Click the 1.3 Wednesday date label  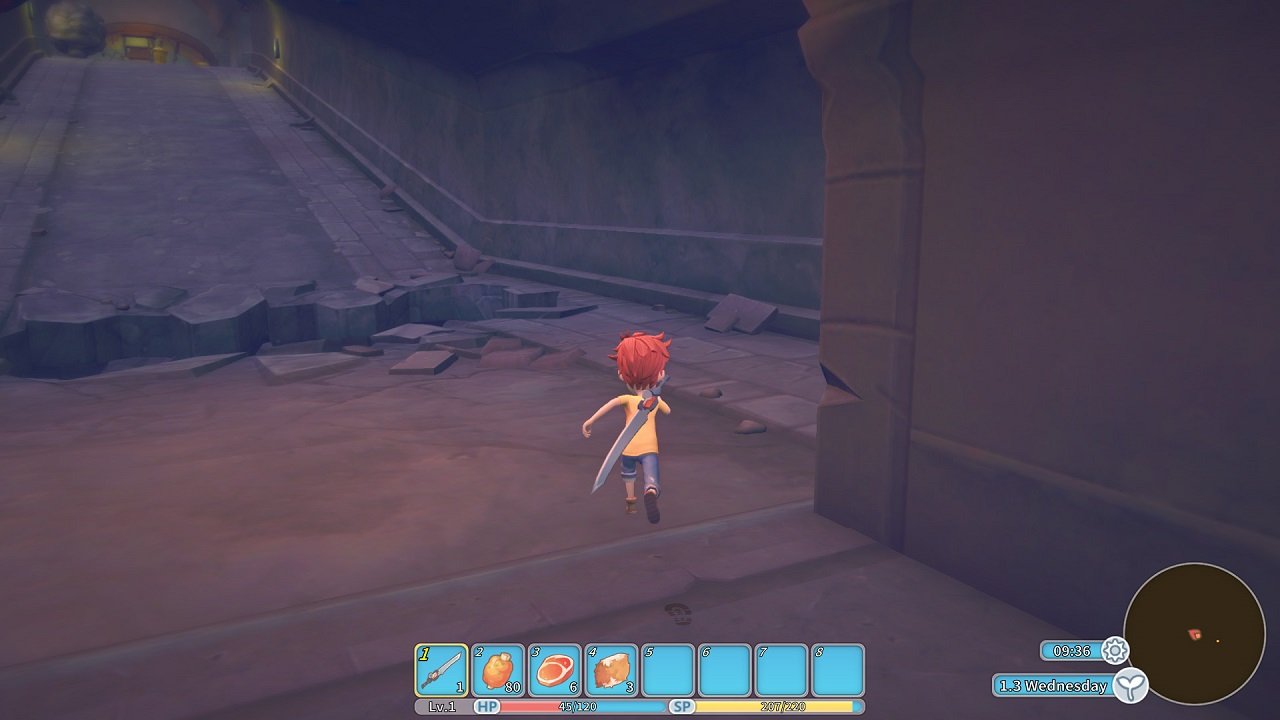point(1052,686)
